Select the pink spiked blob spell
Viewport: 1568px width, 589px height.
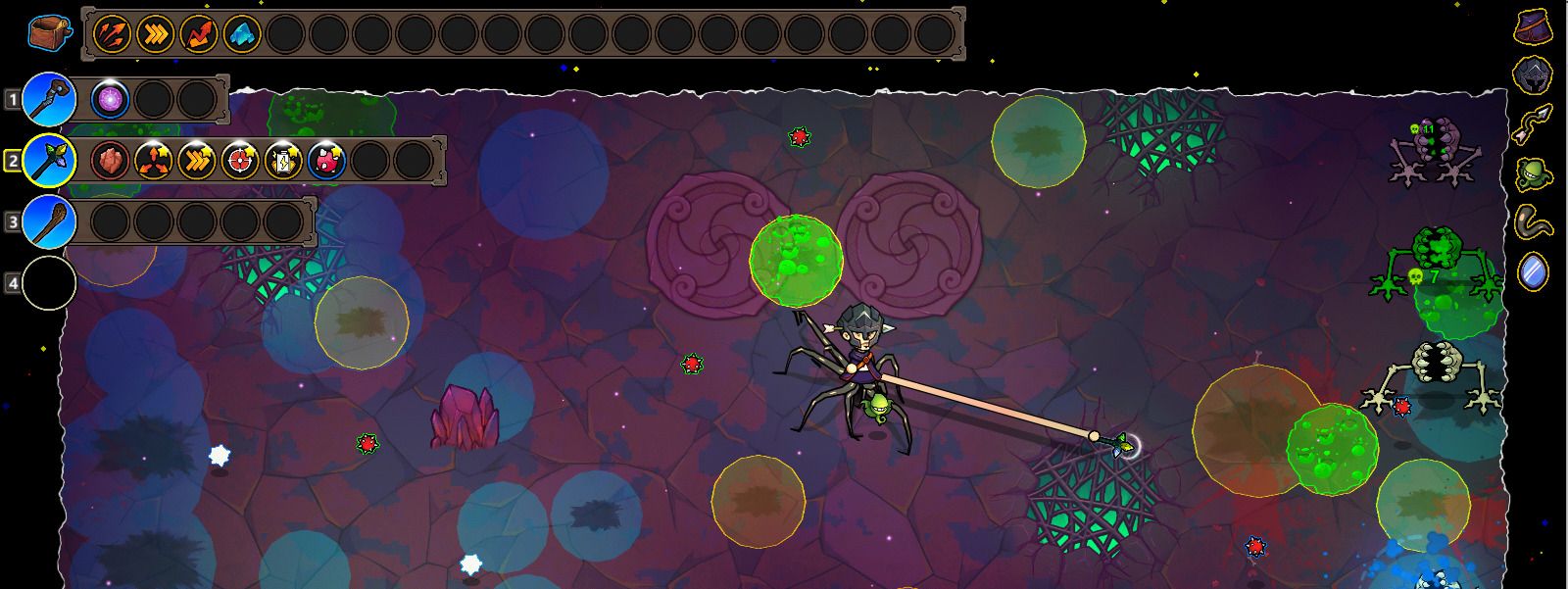(326, 160)
